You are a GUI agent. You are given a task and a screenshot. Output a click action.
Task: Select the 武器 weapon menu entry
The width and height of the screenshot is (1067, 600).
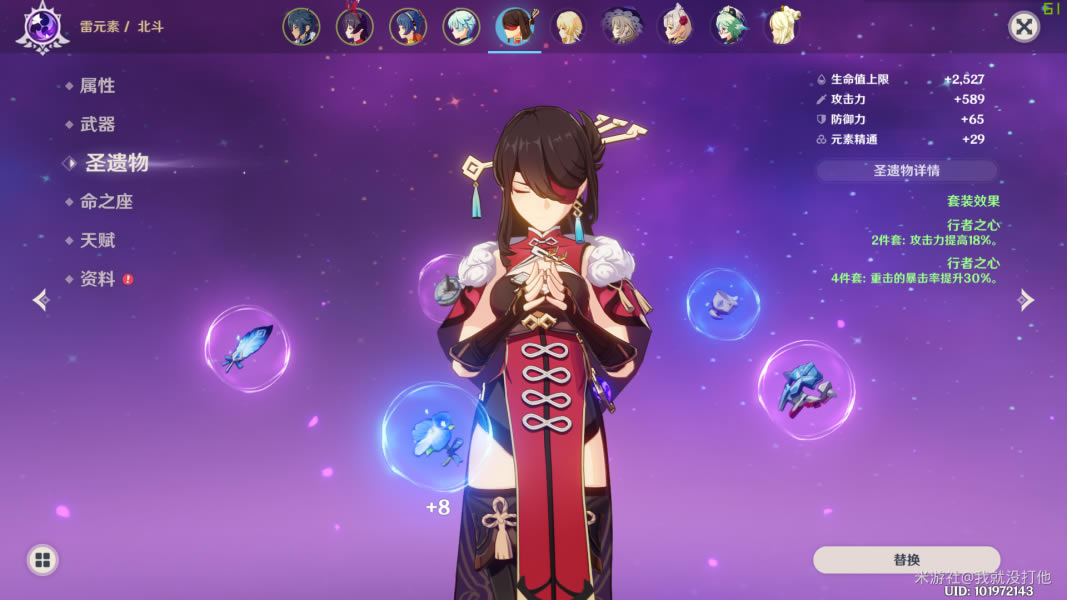(97, 124)
